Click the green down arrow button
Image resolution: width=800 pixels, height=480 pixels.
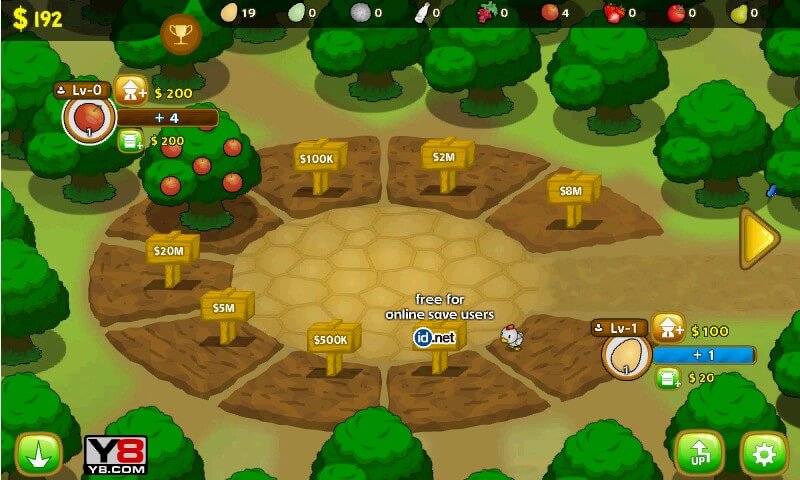(39, 454)
